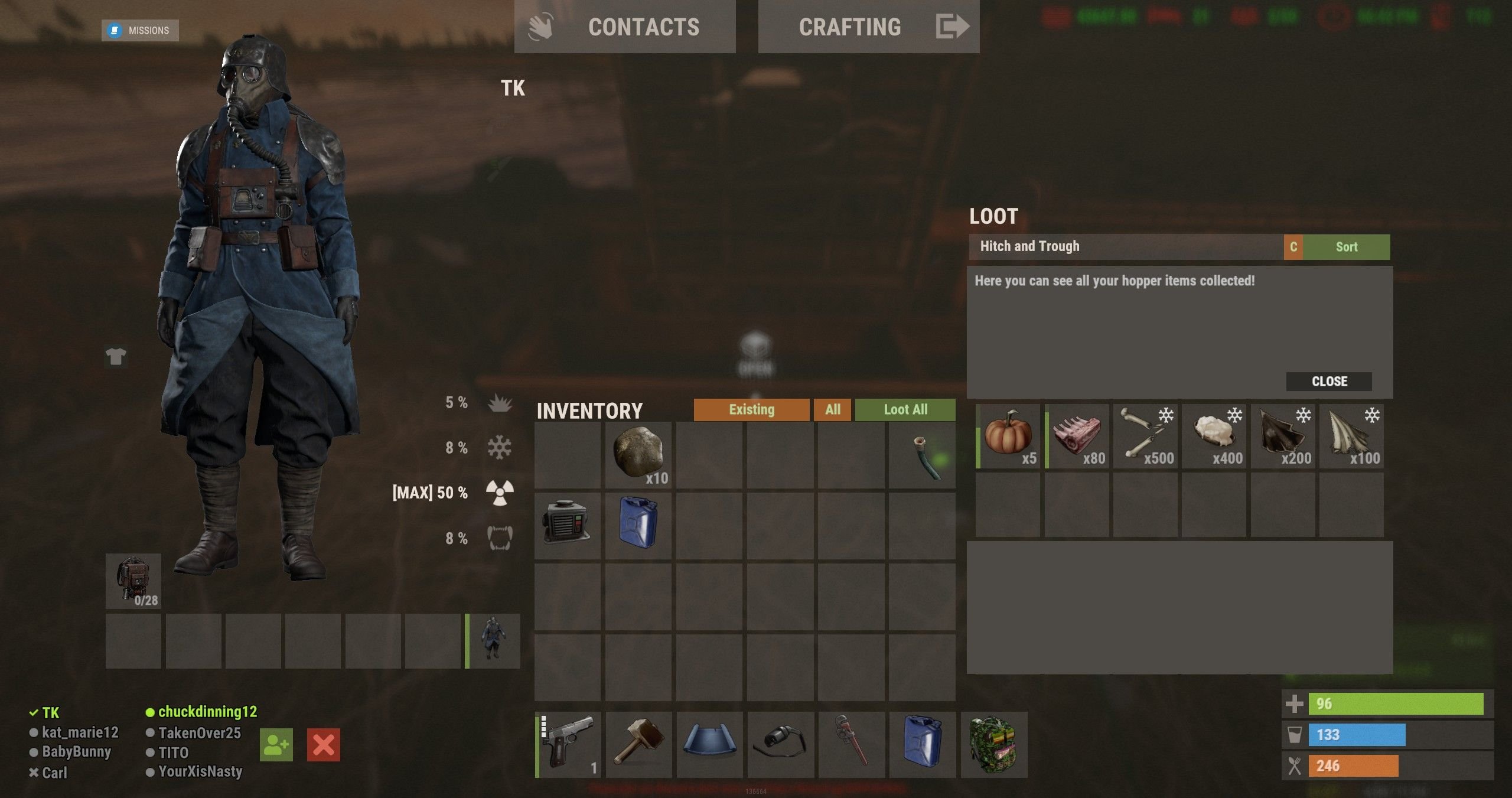Sort the Hitch and Trough loot
This screenshot has height=798, width=1512.
[x=1346, y=247]
